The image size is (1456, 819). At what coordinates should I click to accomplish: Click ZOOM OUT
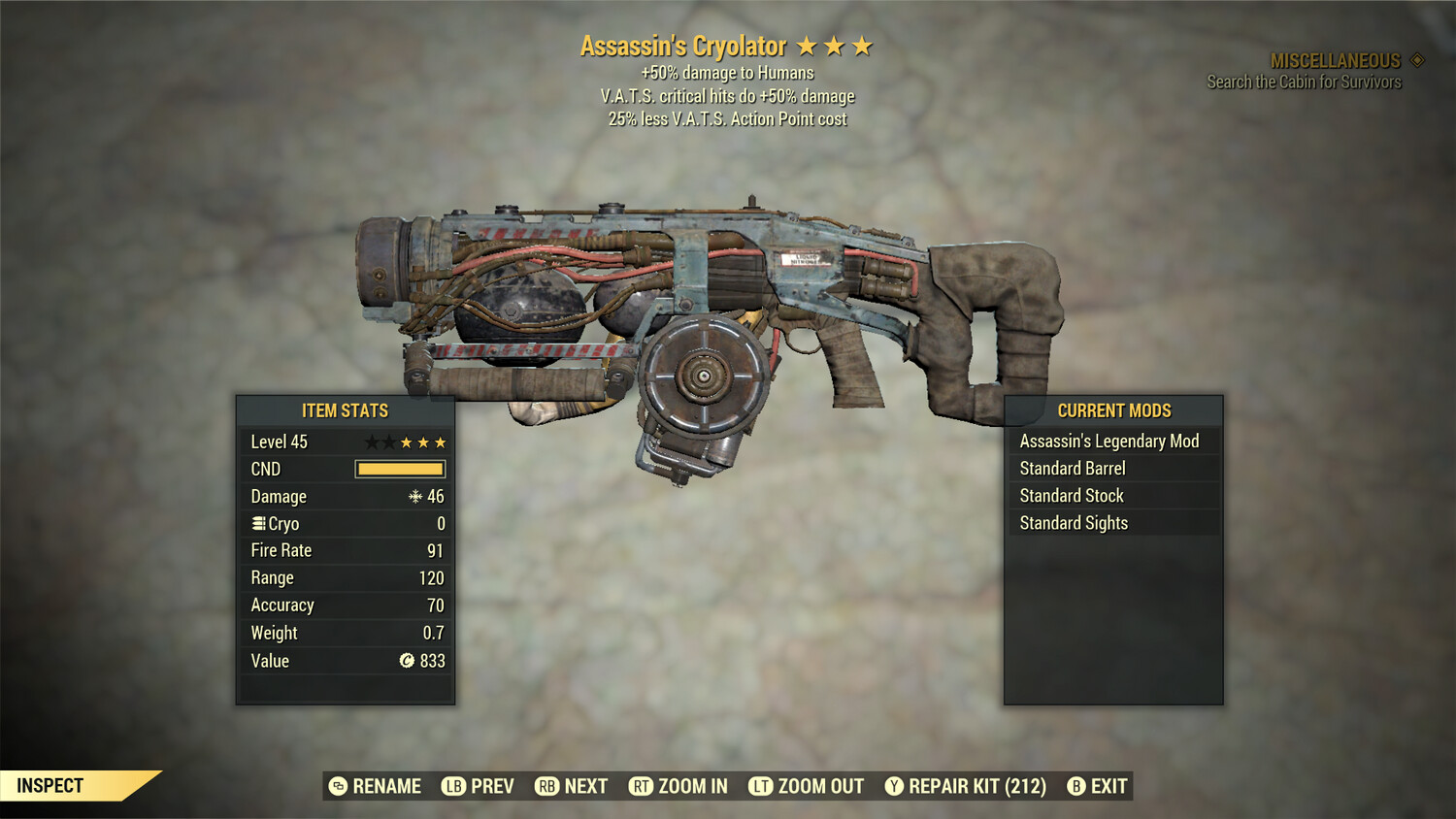tap(820, 786)
